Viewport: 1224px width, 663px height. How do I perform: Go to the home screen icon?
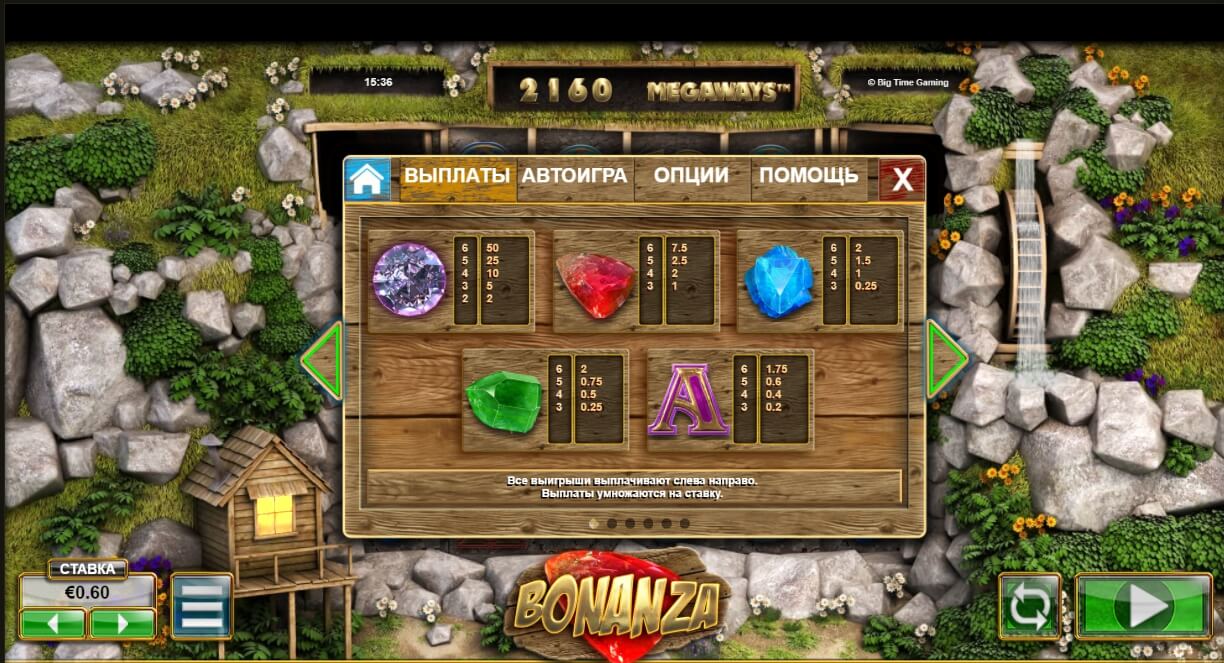pos(367,179)
